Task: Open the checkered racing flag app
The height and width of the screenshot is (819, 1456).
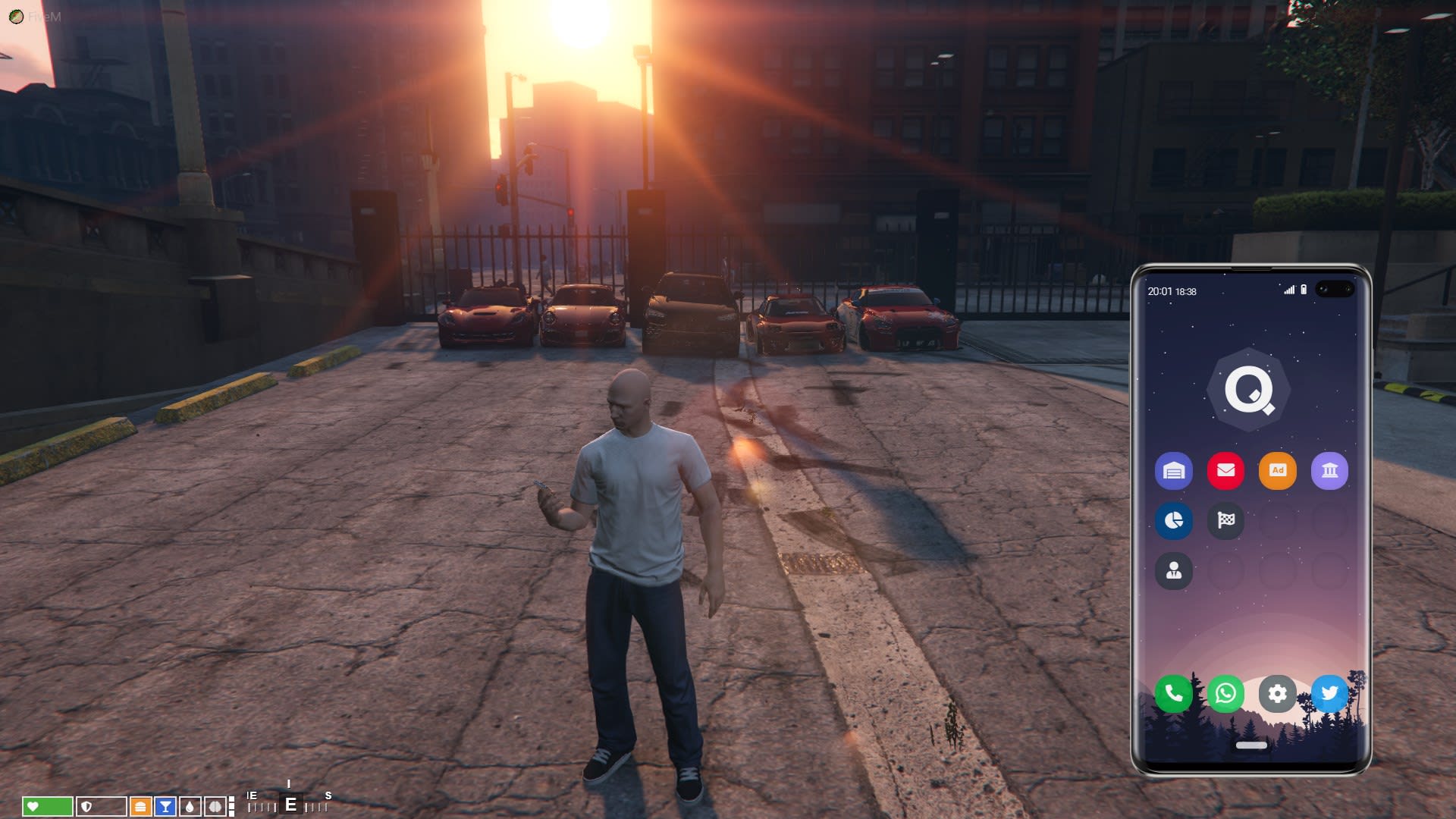Action: (x=1225, y=520)
